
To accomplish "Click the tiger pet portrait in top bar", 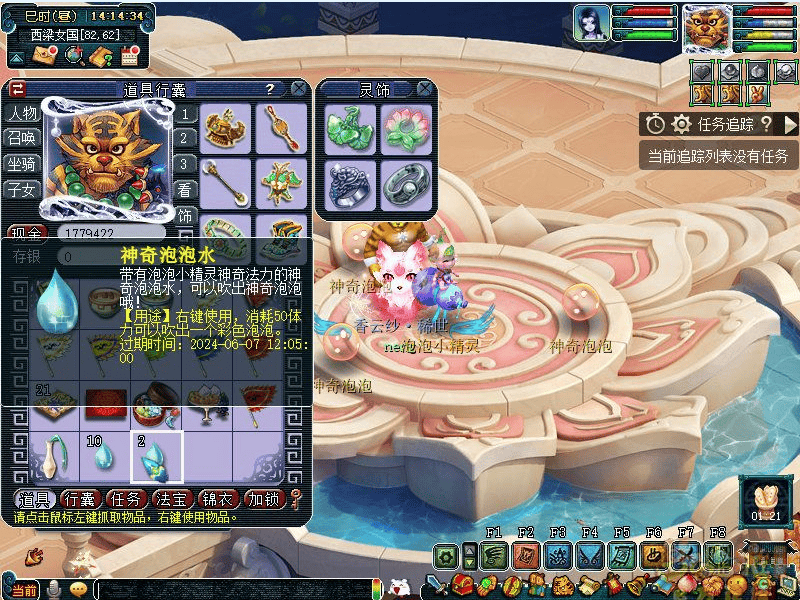I will [707, 28].
